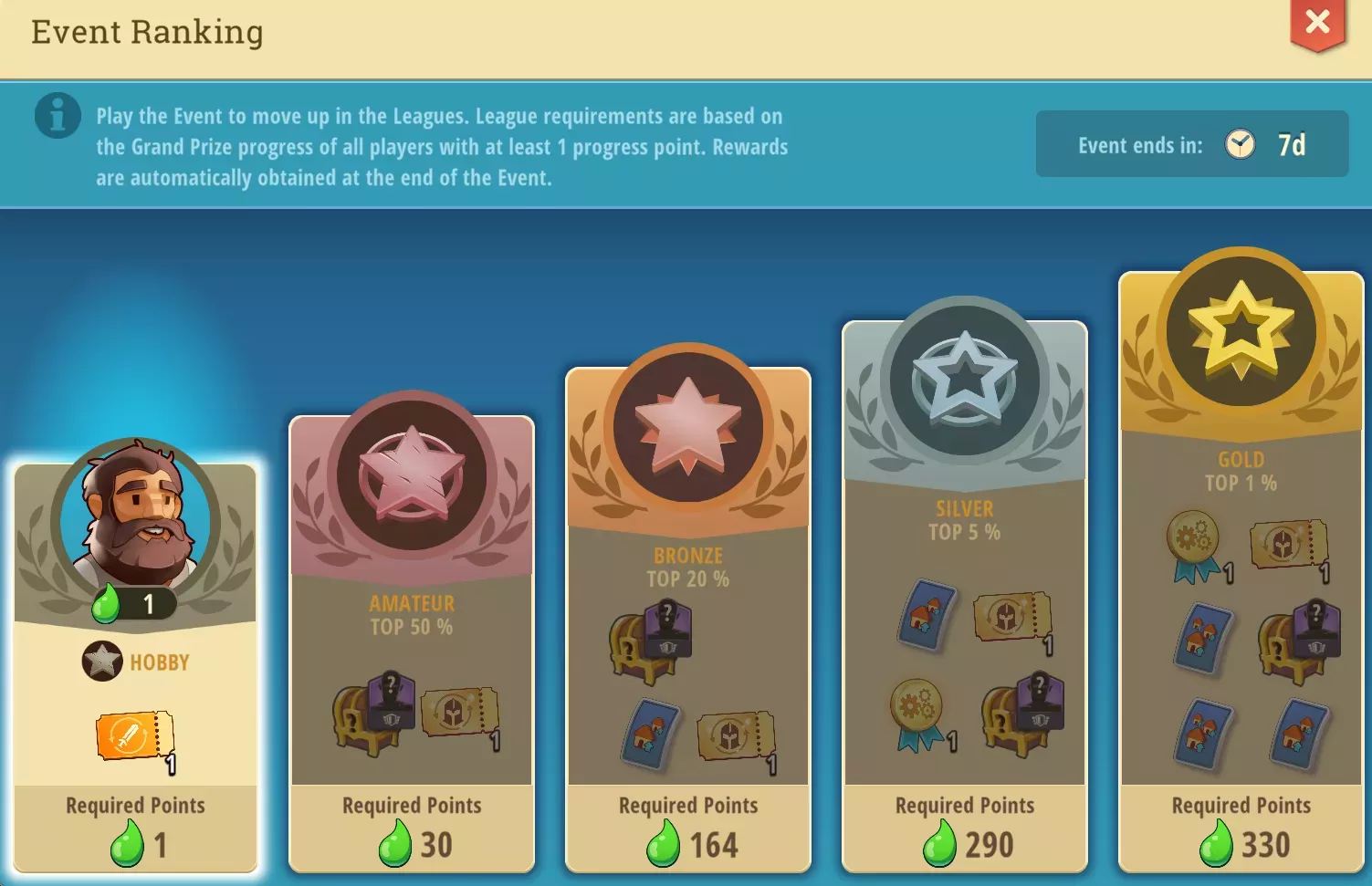Show the Silver league helmet ticket reward

click(1011, 619)
